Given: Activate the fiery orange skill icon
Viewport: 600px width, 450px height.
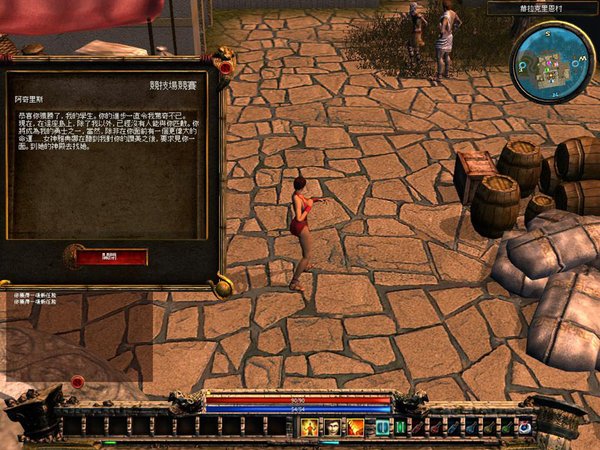Looking at the screenshot, I should click(355, 427).
